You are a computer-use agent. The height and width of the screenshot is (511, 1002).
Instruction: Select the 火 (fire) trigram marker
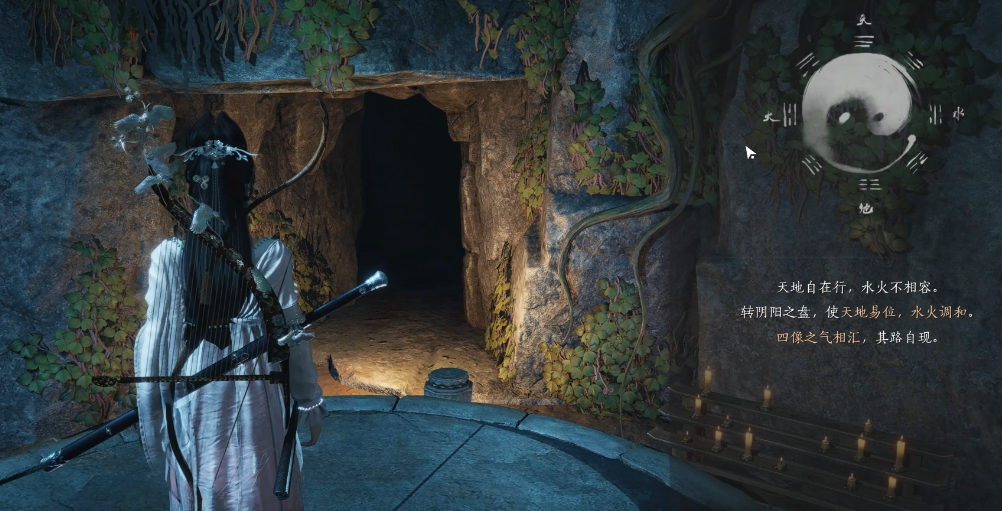tap(768, 117)
